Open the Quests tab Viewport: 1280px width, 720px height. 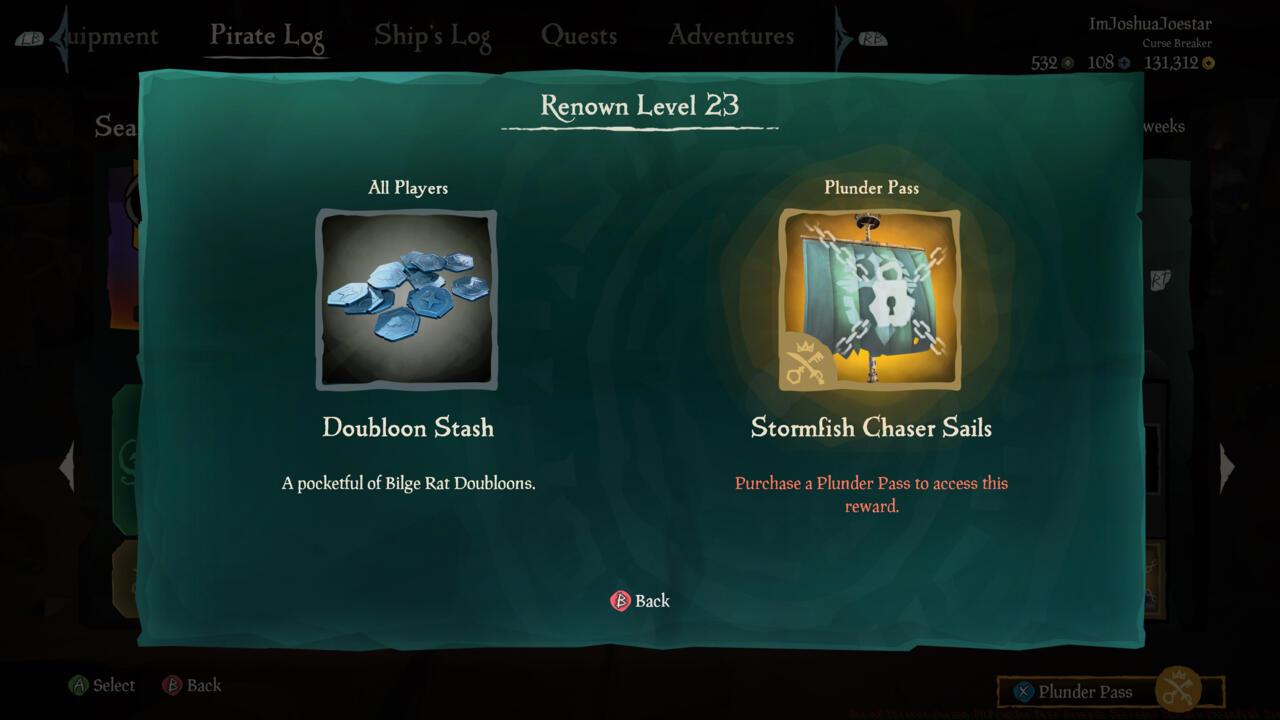click(x=580, y=34)
